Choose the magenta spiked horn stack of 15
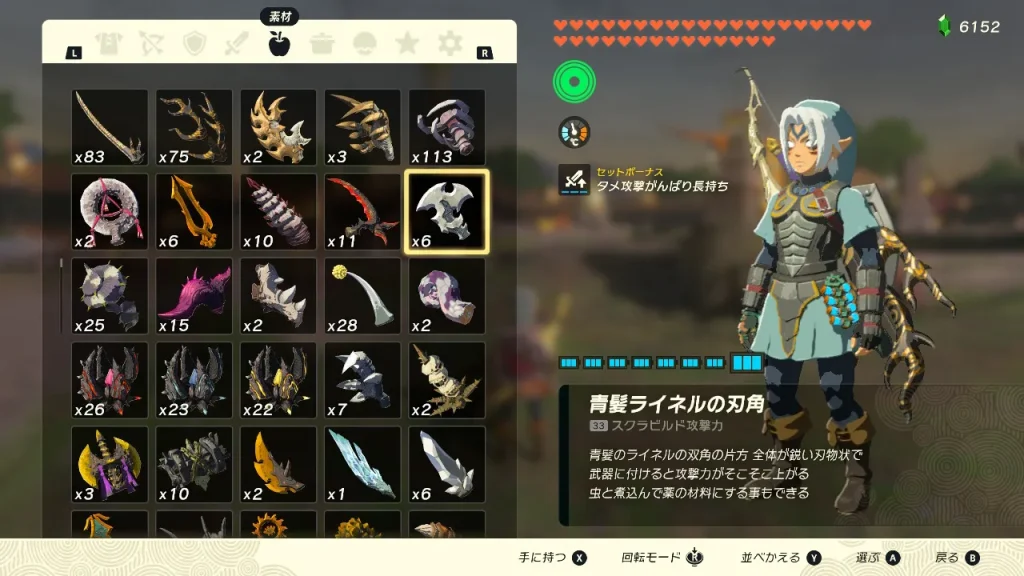The width and height of the screenshot is (1024, 576). (x=194, y=296)
